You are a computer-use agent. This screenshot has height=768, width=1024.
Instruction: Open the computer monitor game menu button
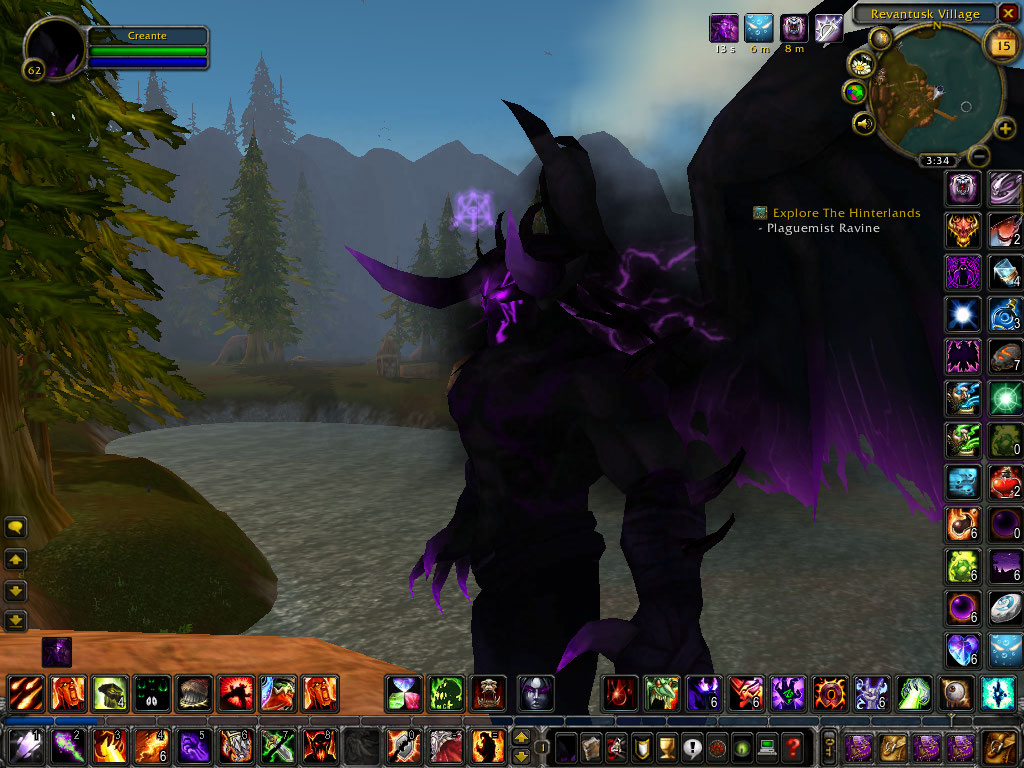[x=768, y=746]
